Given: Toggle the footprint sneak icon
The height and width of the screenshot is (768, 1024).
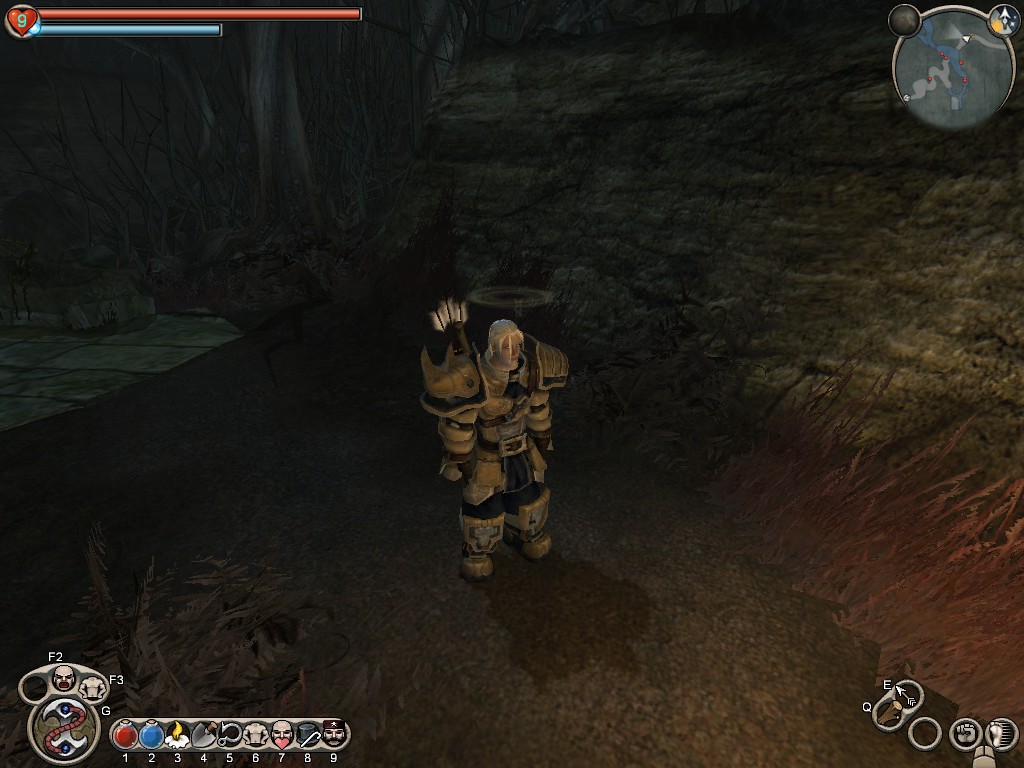Looking at the screenshot, I should point(1000,734).
